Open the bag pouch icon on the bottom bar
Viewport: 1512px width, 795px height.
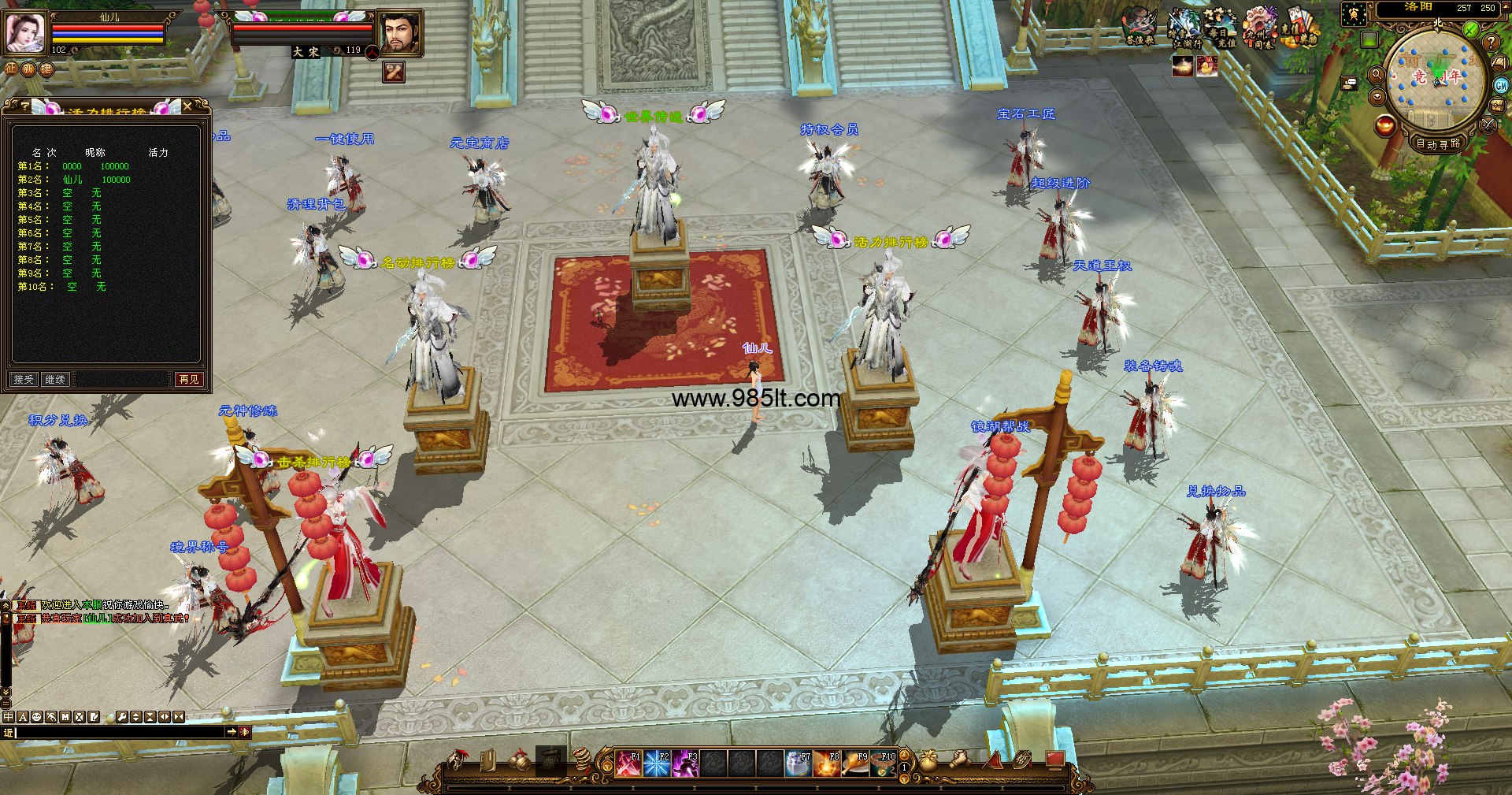tap(929, 760)
